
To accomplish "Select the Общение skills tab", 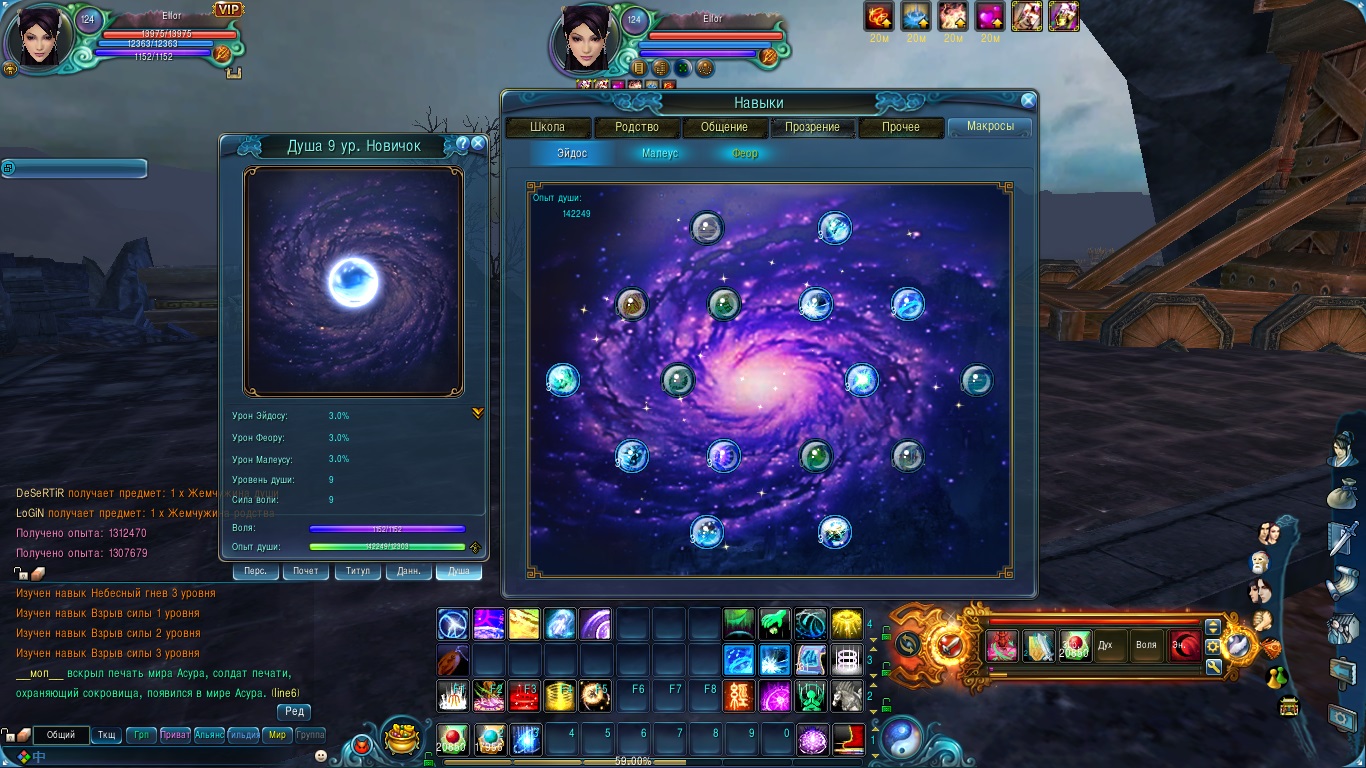I will click(x=724, y=128).
